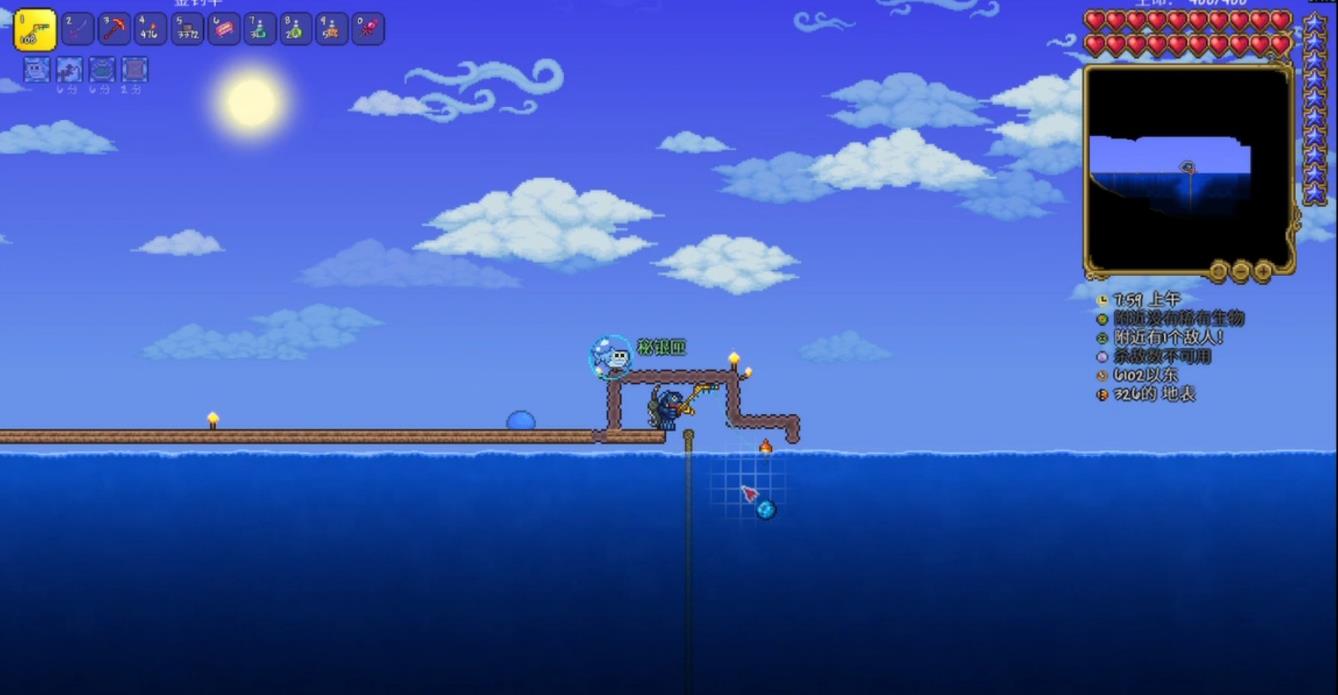Viewport: 1338px width, 695px height.
Task: Select the pink squid item in slot 0
Action: coord(367,29)
